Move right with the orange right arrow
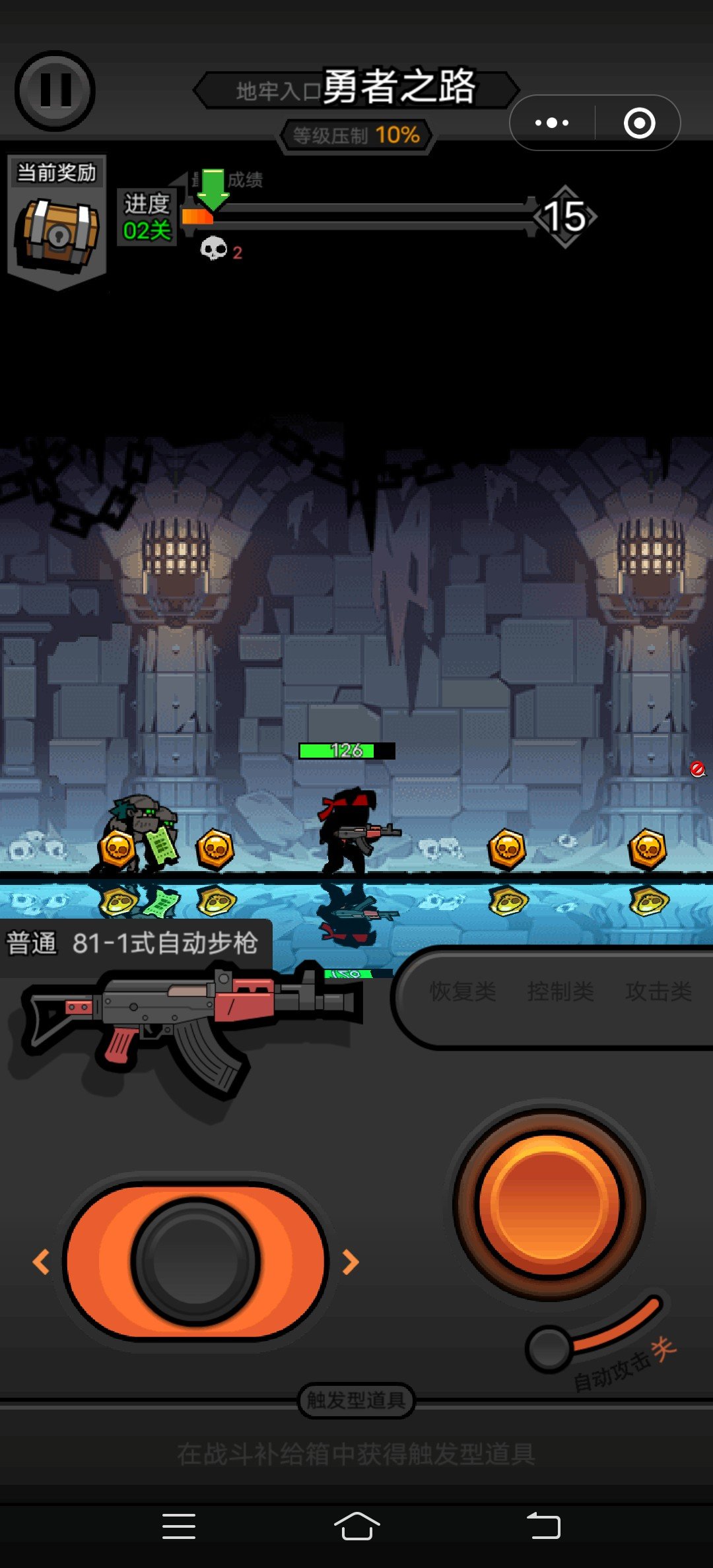The height and width of the screenshot is (1568, 713). (351, 1262)
